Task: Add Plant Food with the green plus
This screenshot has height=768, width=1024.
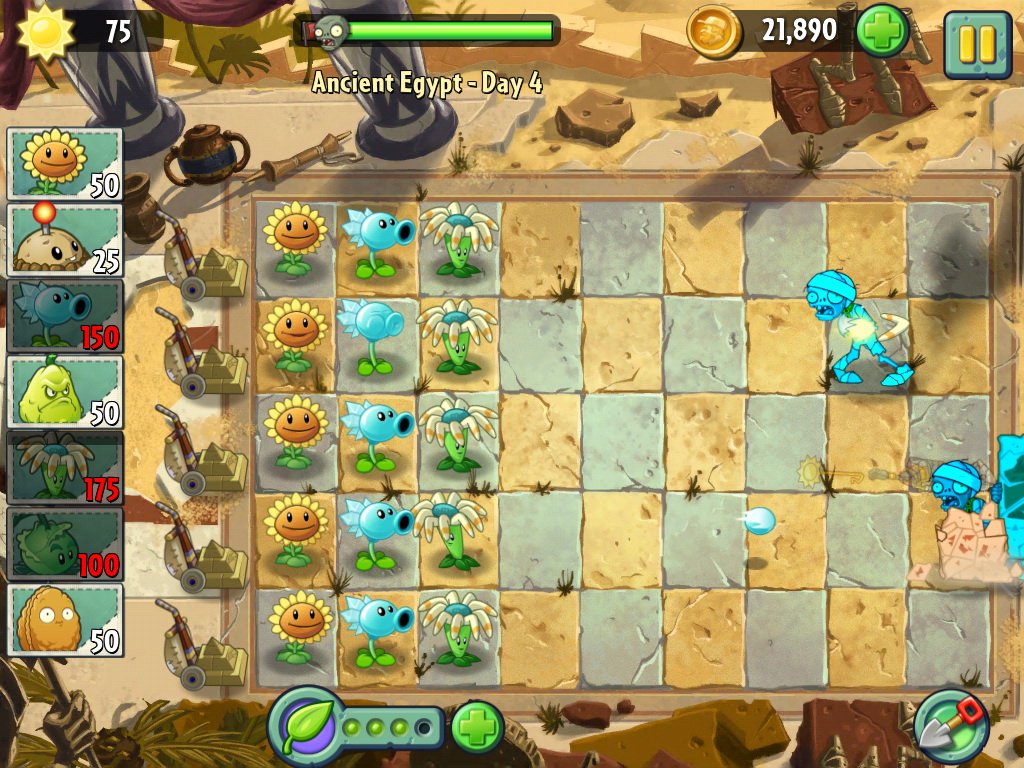Action: [x=477, y=727]
